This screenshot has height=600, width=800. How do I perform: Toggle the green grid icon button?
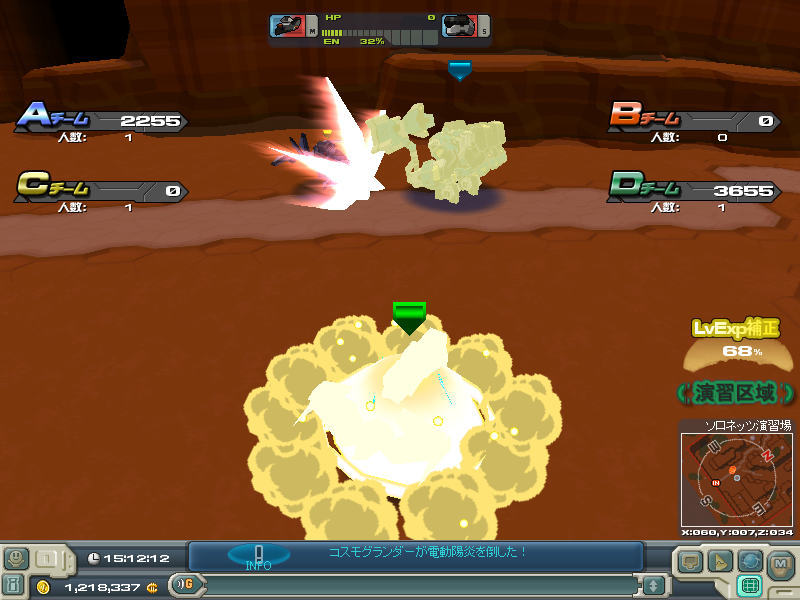coord(749,585)
